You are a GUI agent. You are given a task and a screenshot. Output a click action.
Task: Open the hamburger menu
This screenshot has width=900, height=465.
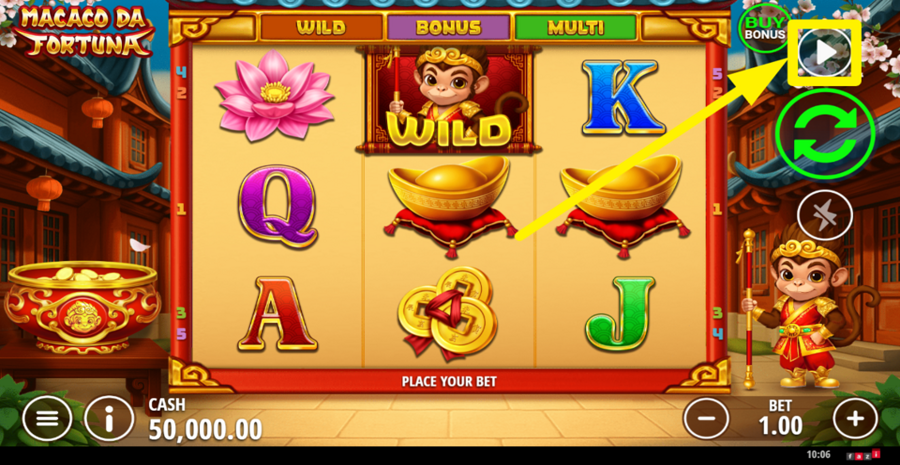[47, 418]
